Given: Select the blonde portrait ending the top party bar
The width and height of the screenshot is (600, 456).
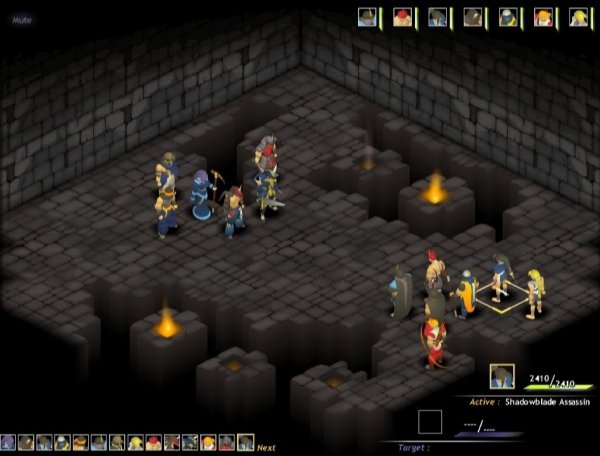Looking at the screenshot, I should 578,17.
